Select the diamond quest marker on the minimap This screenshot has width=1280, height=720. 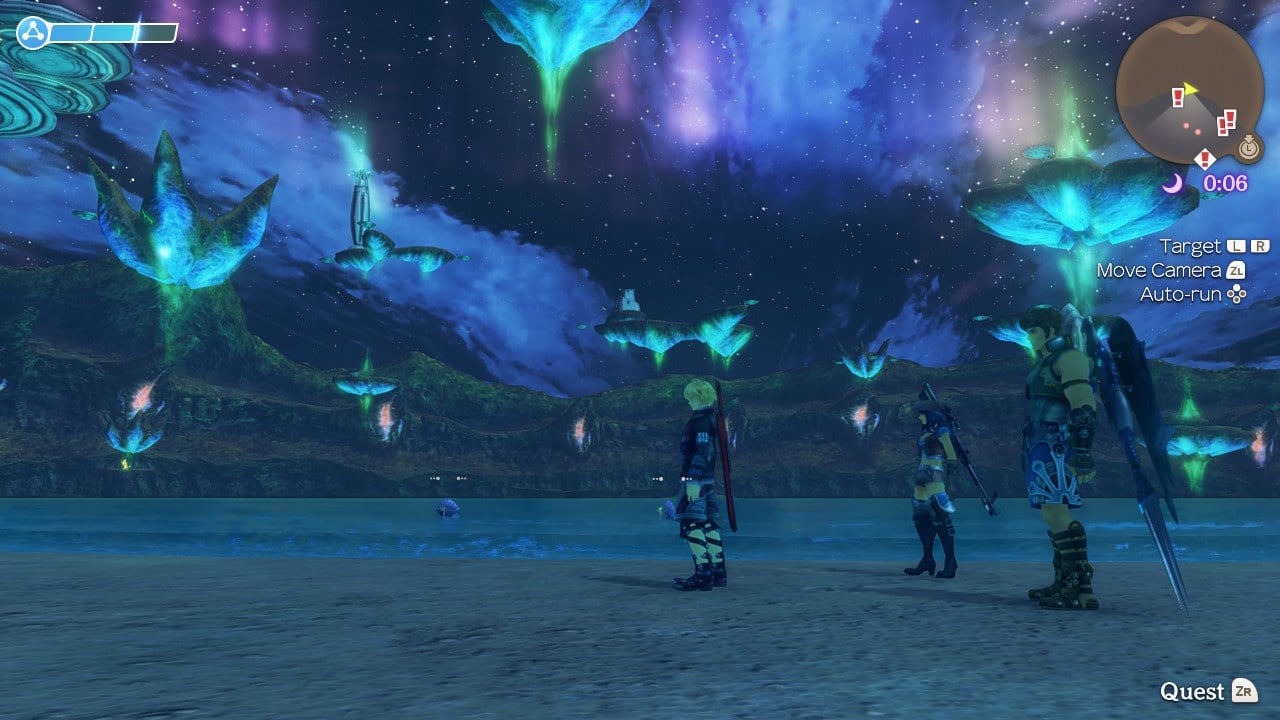(x=1205, y=158)
